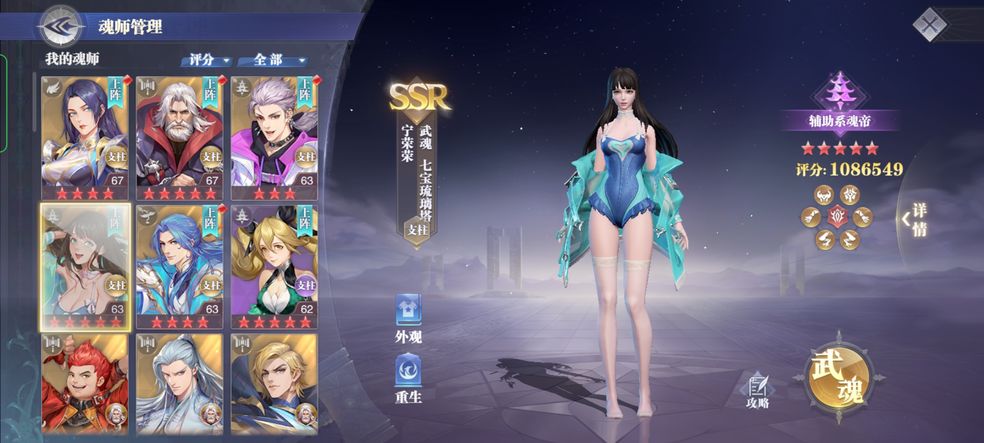Open the 全部 filter dropdown

272,60
